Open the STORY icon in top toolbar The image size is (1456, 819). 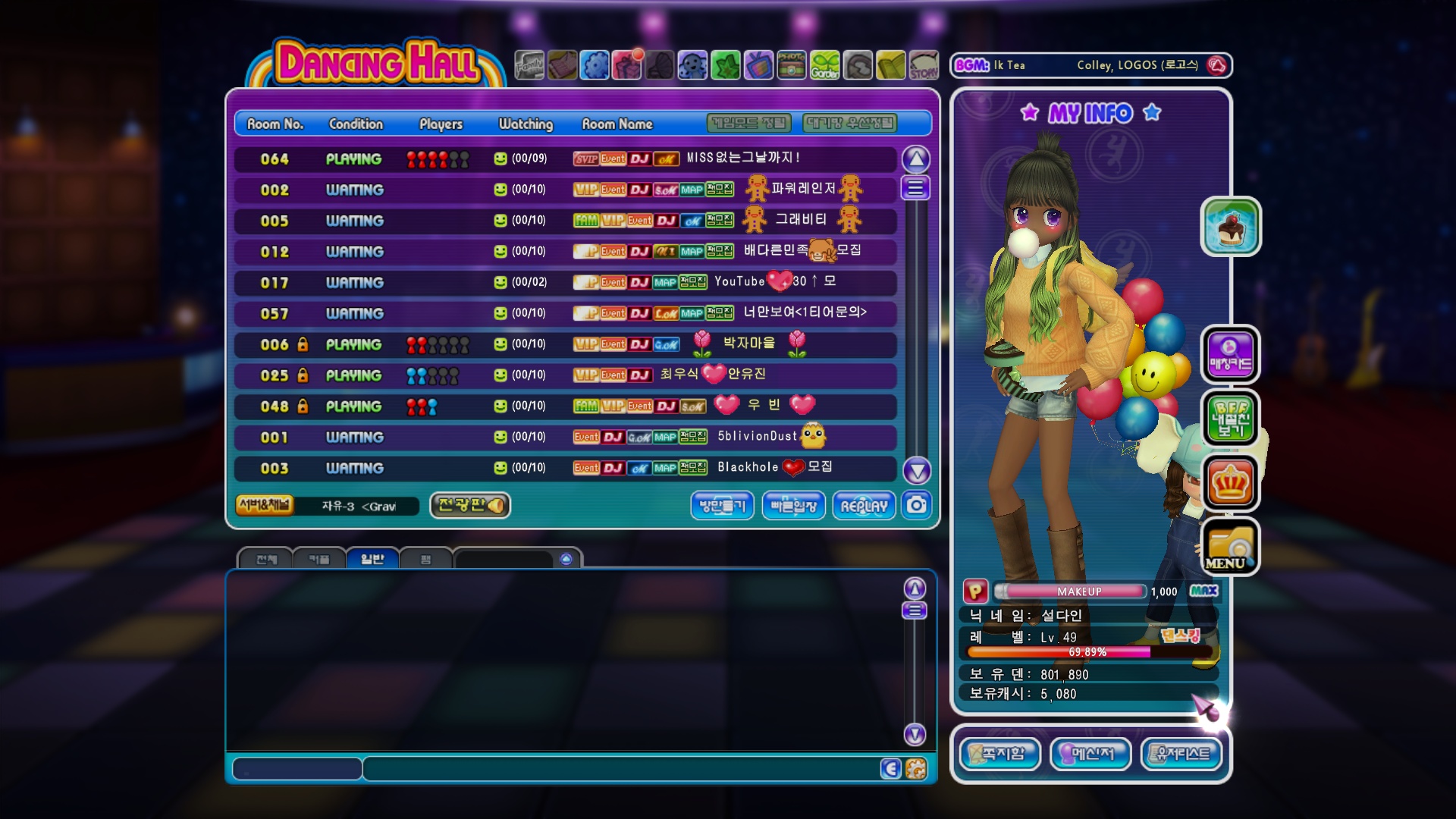coord(923,65)
